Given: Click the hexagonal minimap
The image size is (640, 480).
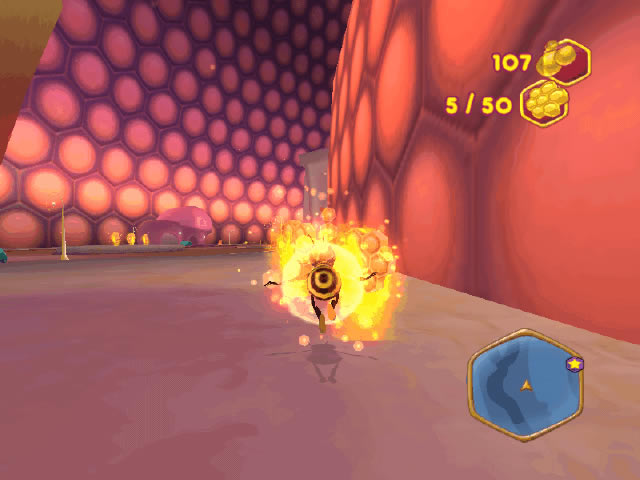Looking at the screenshot, I should pos(524,385).
